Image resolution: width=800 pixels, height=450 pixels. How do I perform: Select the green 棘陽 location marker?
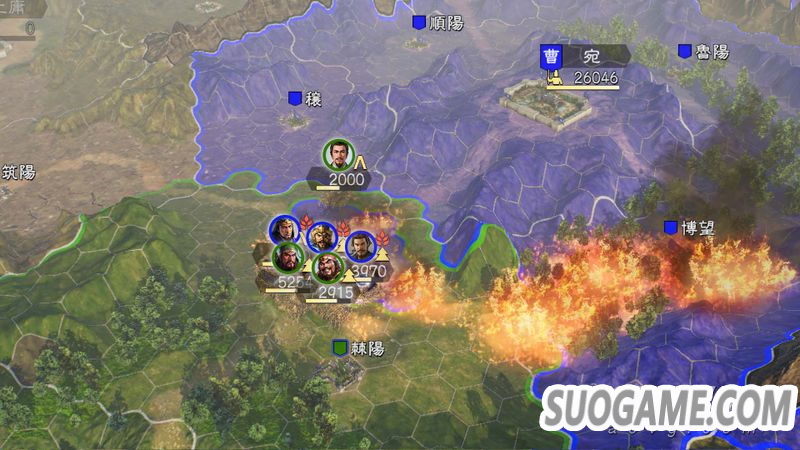tap(341, 348)
